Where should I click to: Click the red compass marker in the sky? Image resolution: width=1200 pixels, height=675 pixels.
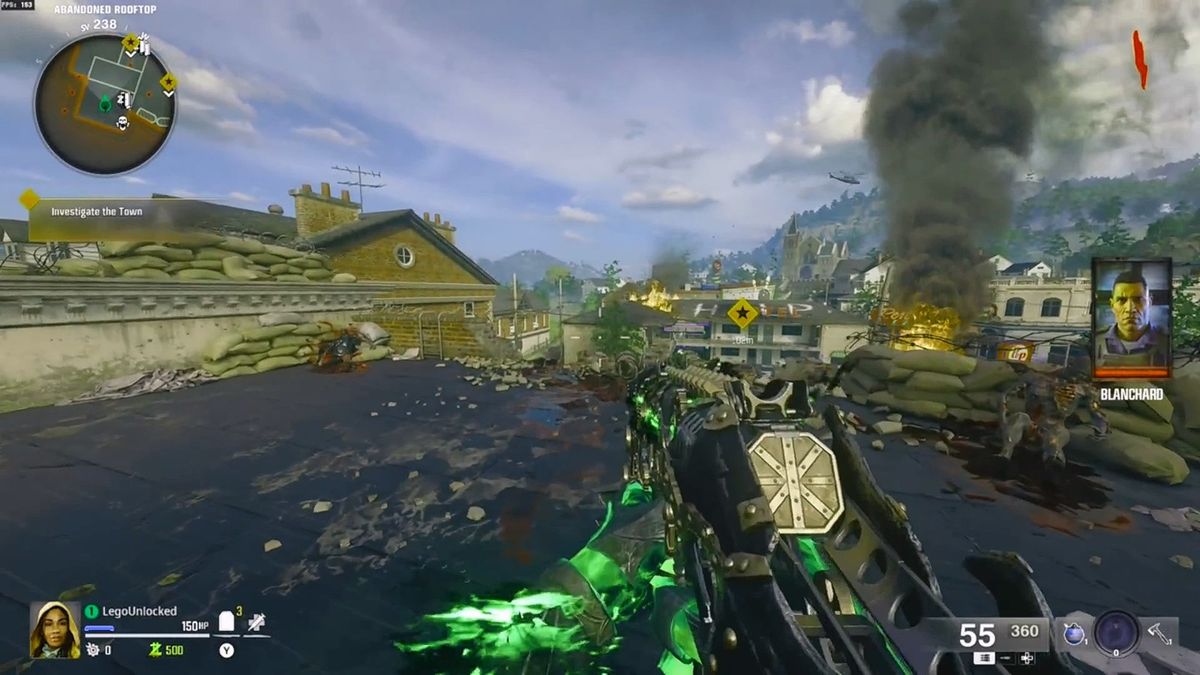click(x=1139, y=58)
